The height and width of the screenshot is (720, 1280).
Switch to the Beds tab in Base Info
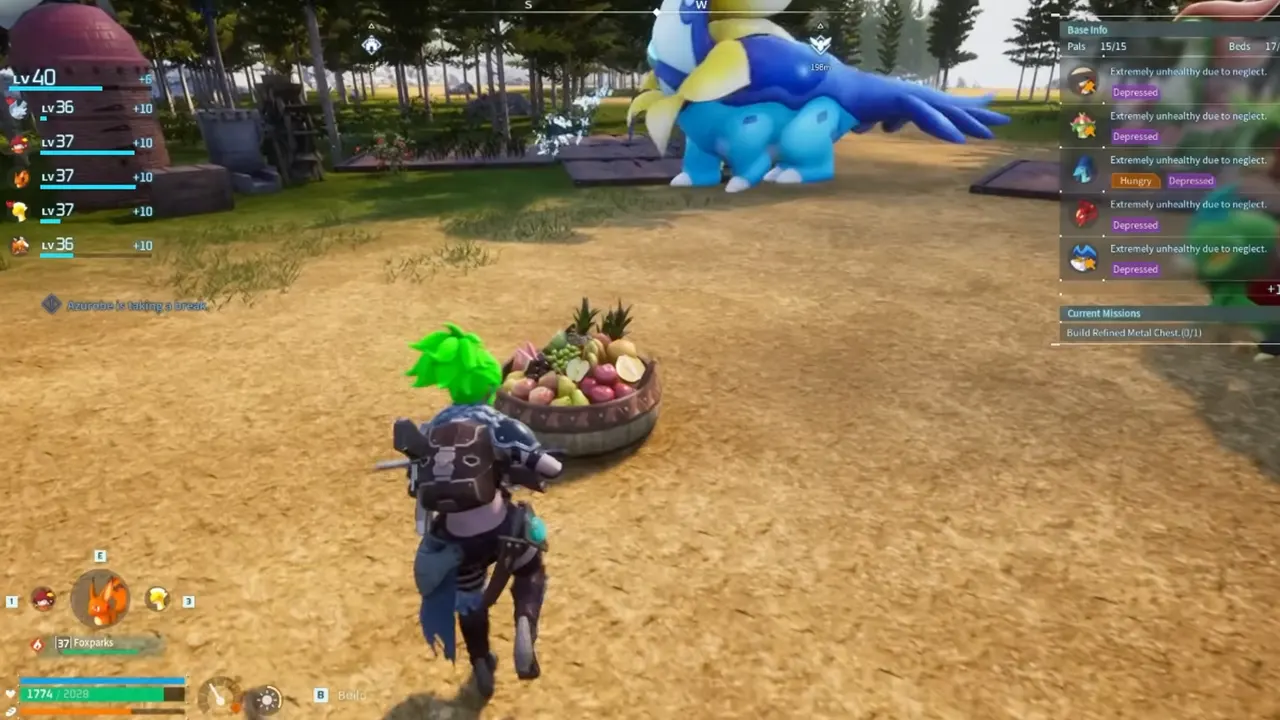point(1239,45)
